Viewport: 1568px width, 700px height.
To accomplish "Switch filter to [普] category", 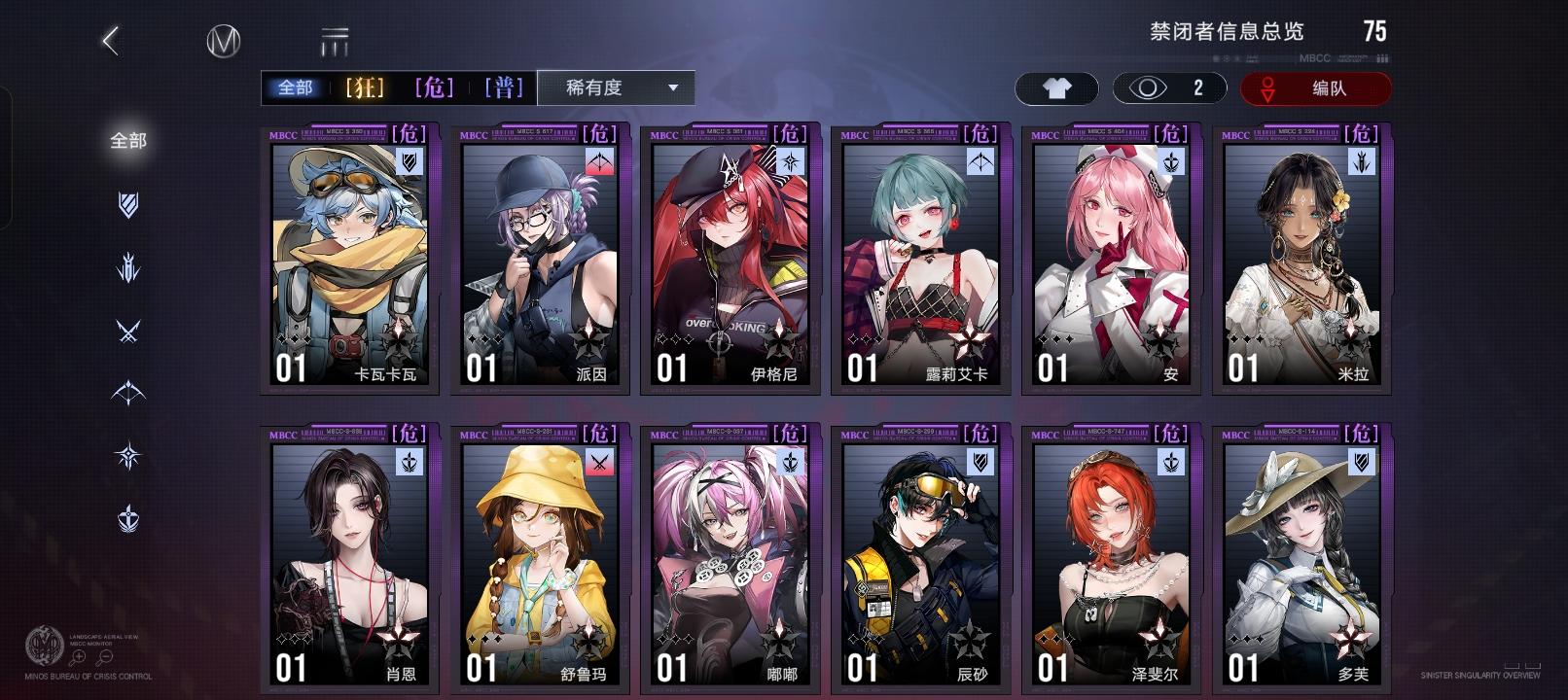I will click(504, 87).
